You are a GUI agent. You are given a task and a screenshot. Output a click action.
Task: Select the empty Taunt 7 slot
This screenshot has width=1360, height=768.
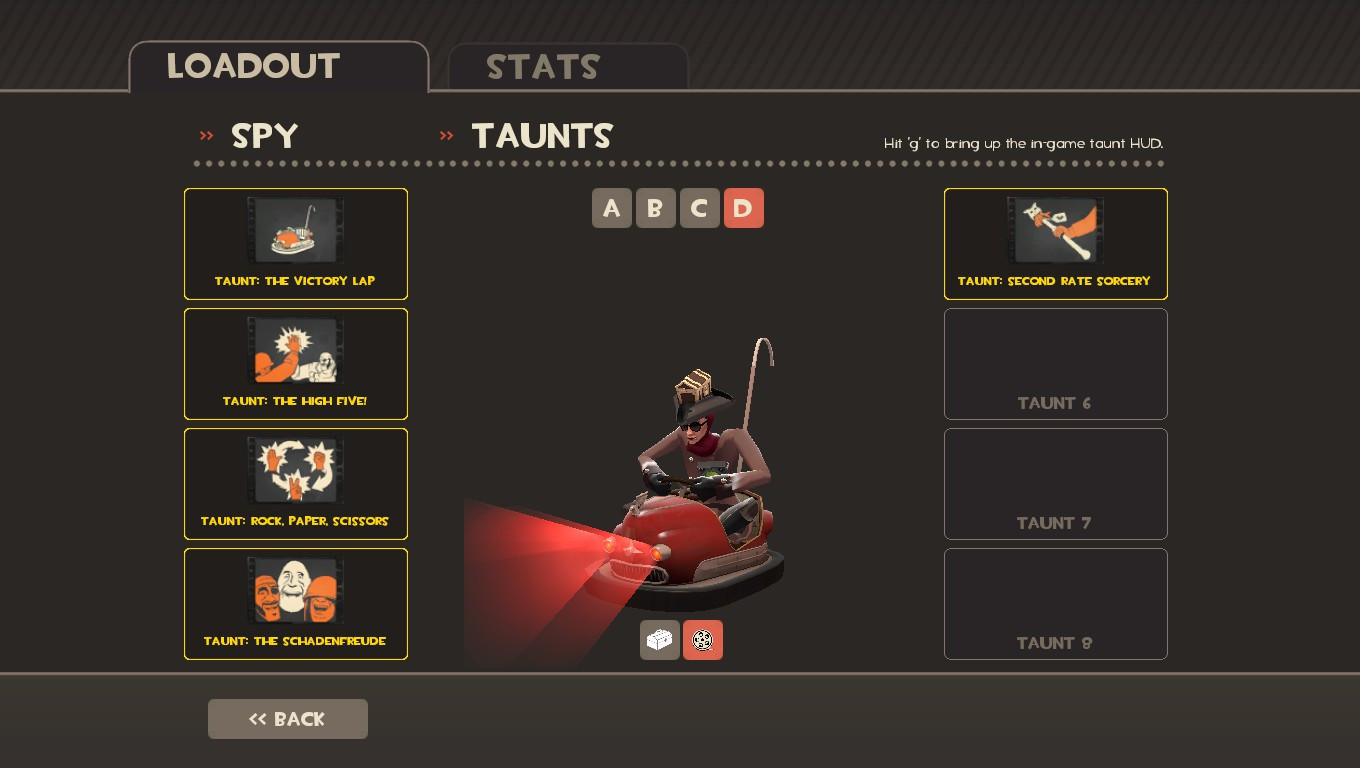click(1056, 484)
